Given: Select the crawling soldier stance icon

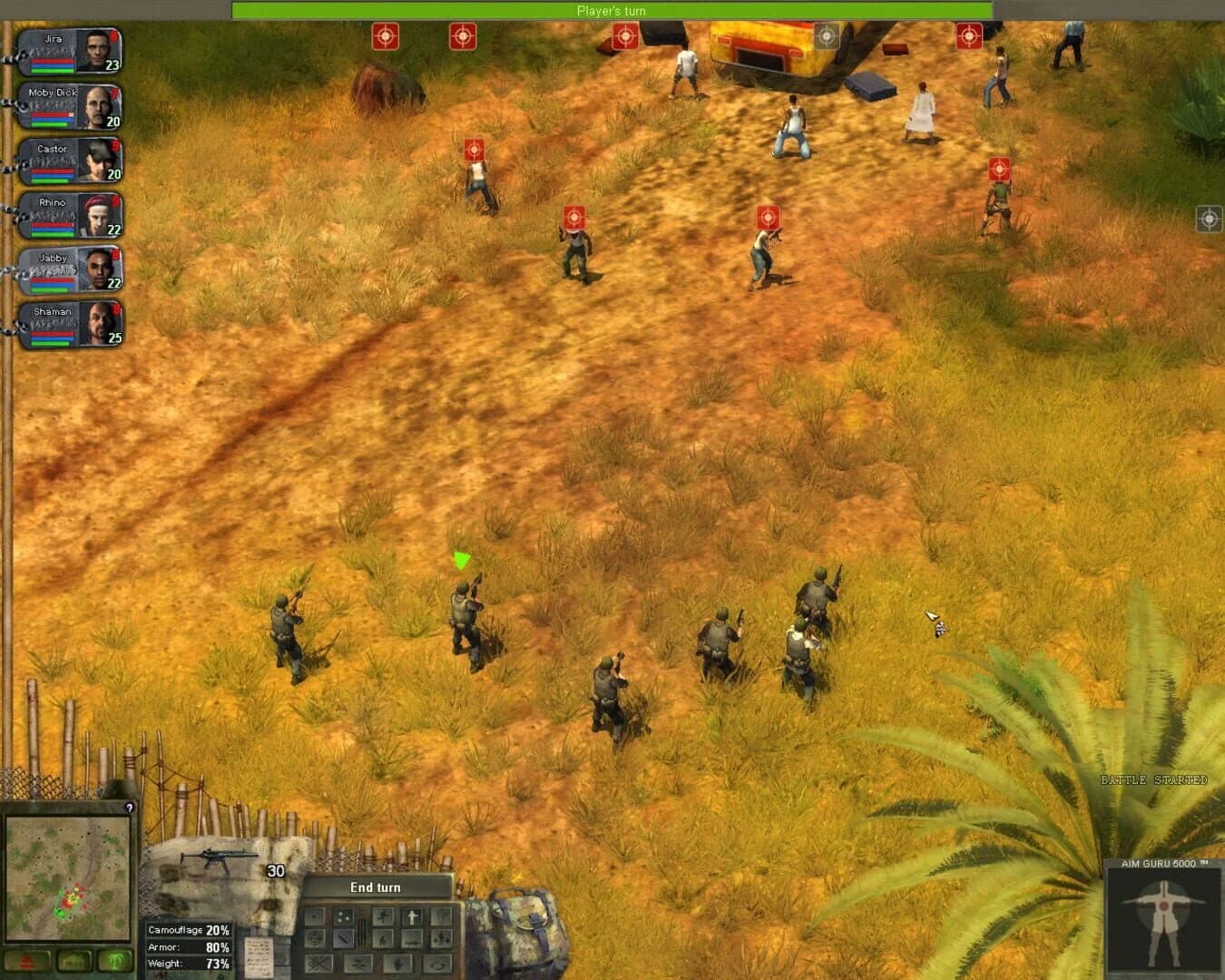Looking at the screenshot, I should tap(410, 939).
